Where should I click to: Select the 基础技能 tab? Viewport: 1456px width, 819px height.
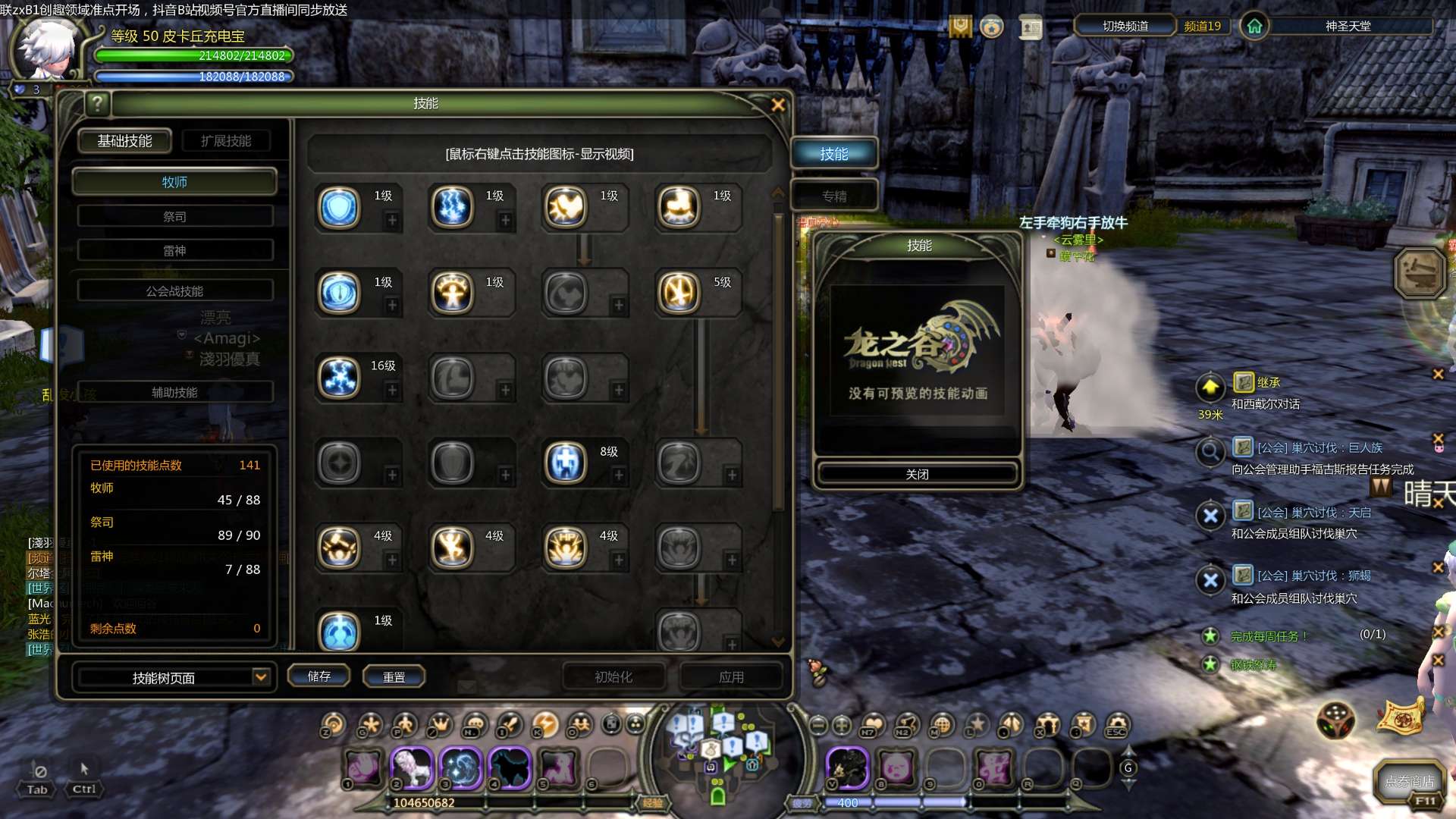pos(124,141)
